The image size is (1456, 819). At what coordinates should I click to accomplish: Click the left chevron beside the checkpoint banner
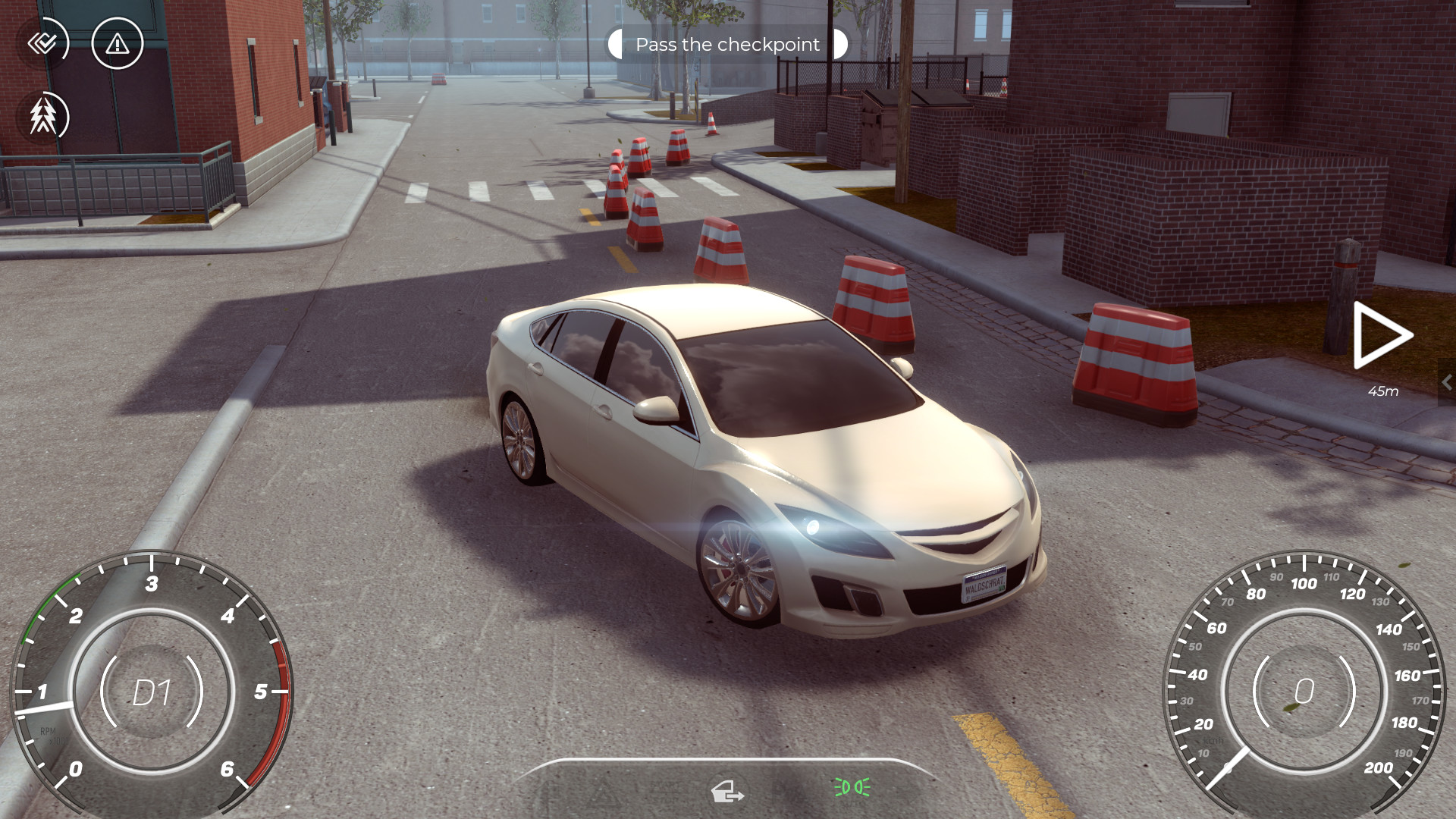[616, 45]
